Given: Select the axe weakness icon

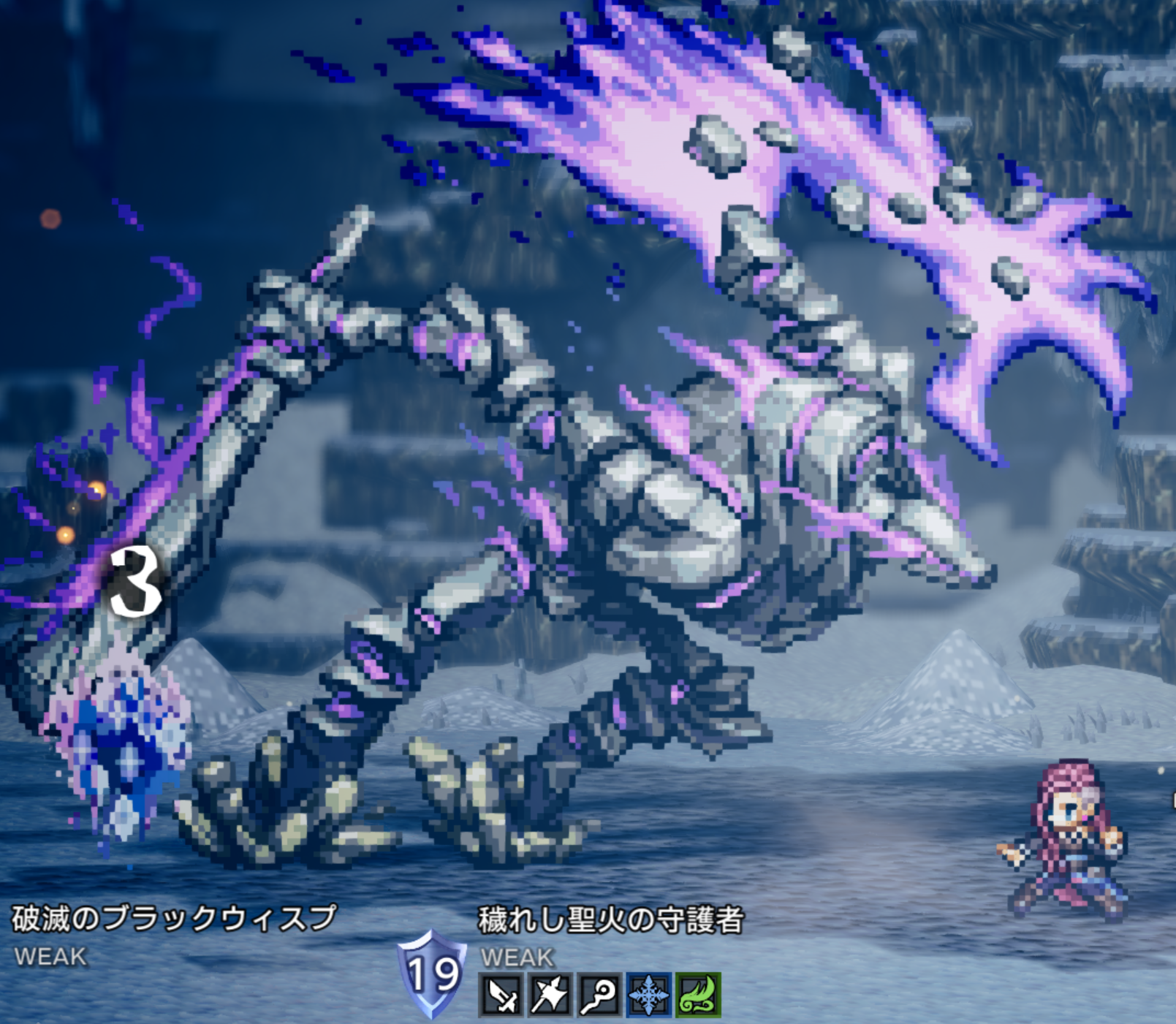Looking at the screenshot, I should [550, 995].
